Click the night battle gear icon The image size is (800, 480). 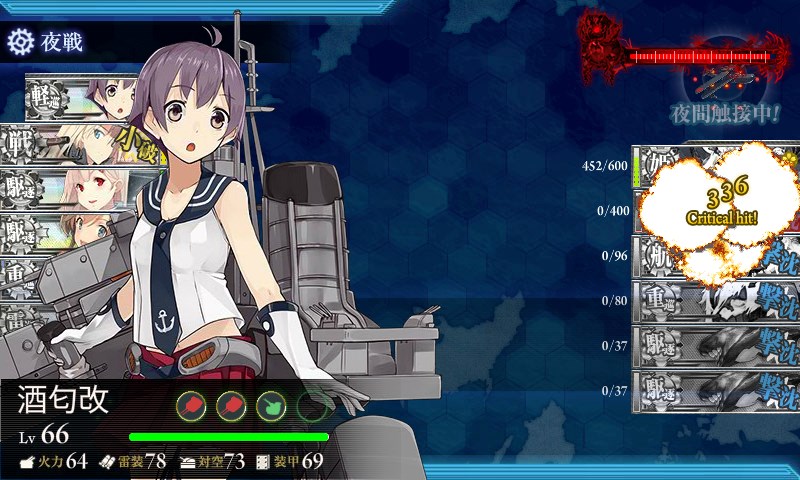click(20, 42)
